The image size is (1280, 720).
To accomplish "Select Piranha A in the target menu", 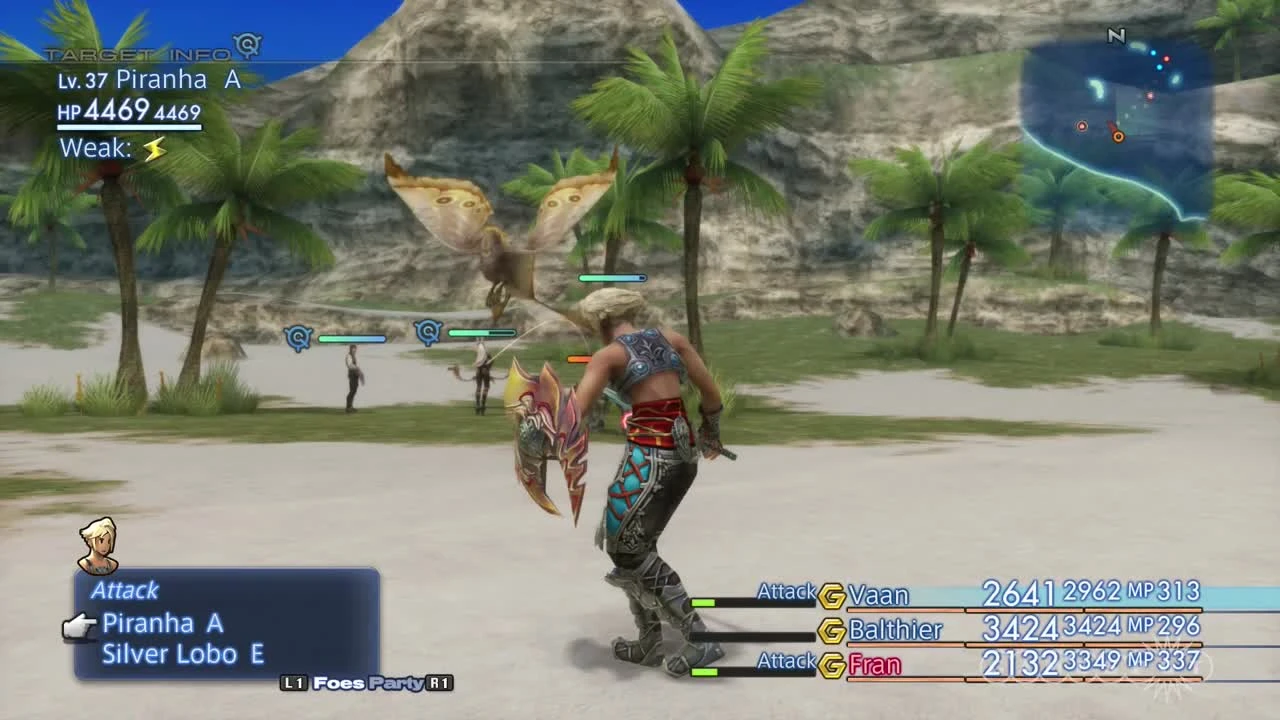I will (162, 623).
